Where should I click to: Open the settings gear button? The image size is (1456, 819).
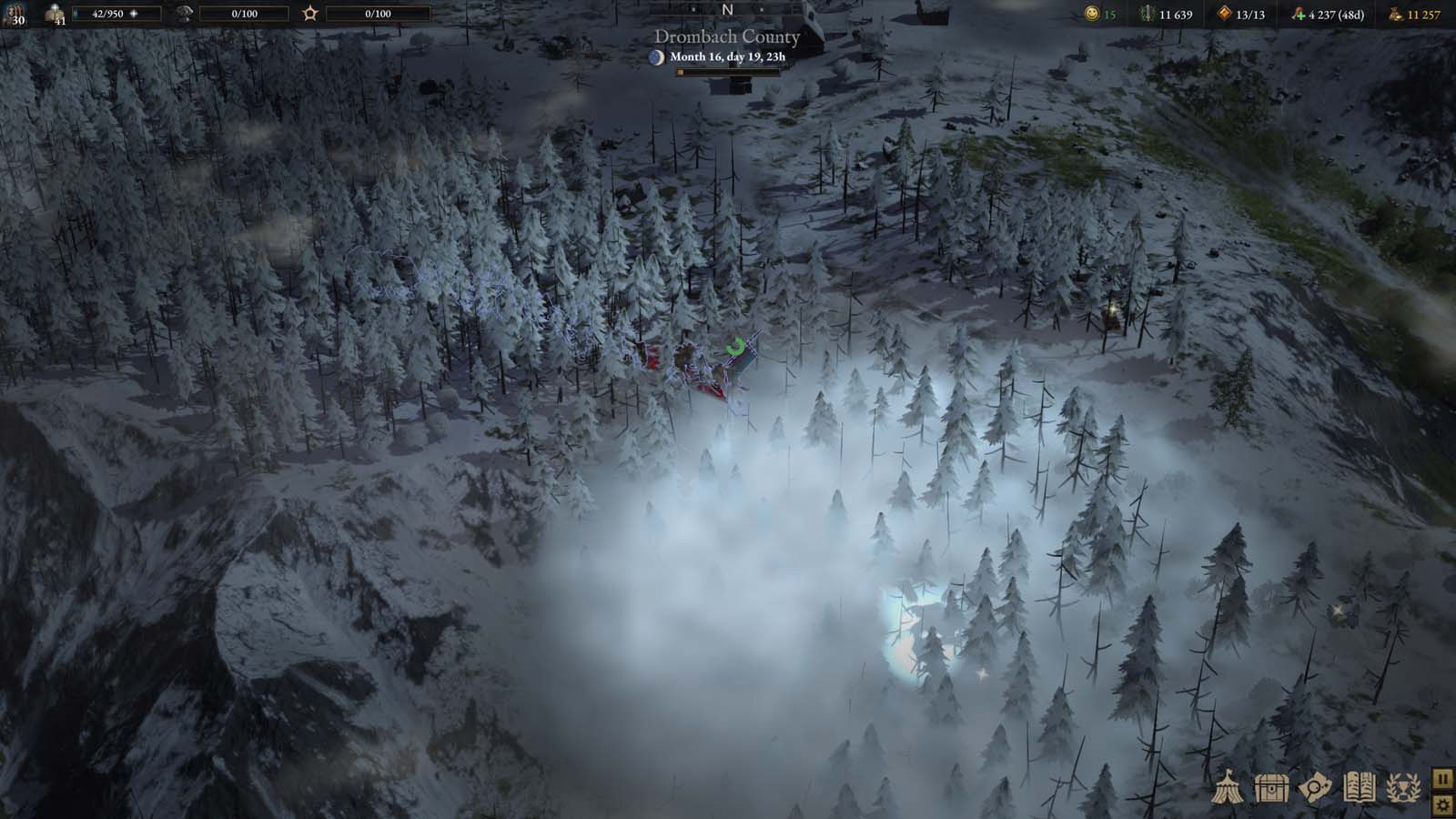(1441, 804)
